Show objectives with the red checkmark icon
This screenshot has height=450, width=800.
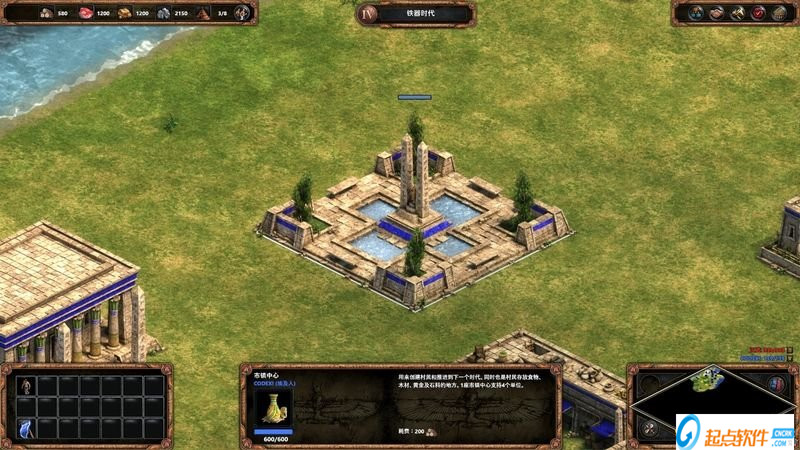758,13
